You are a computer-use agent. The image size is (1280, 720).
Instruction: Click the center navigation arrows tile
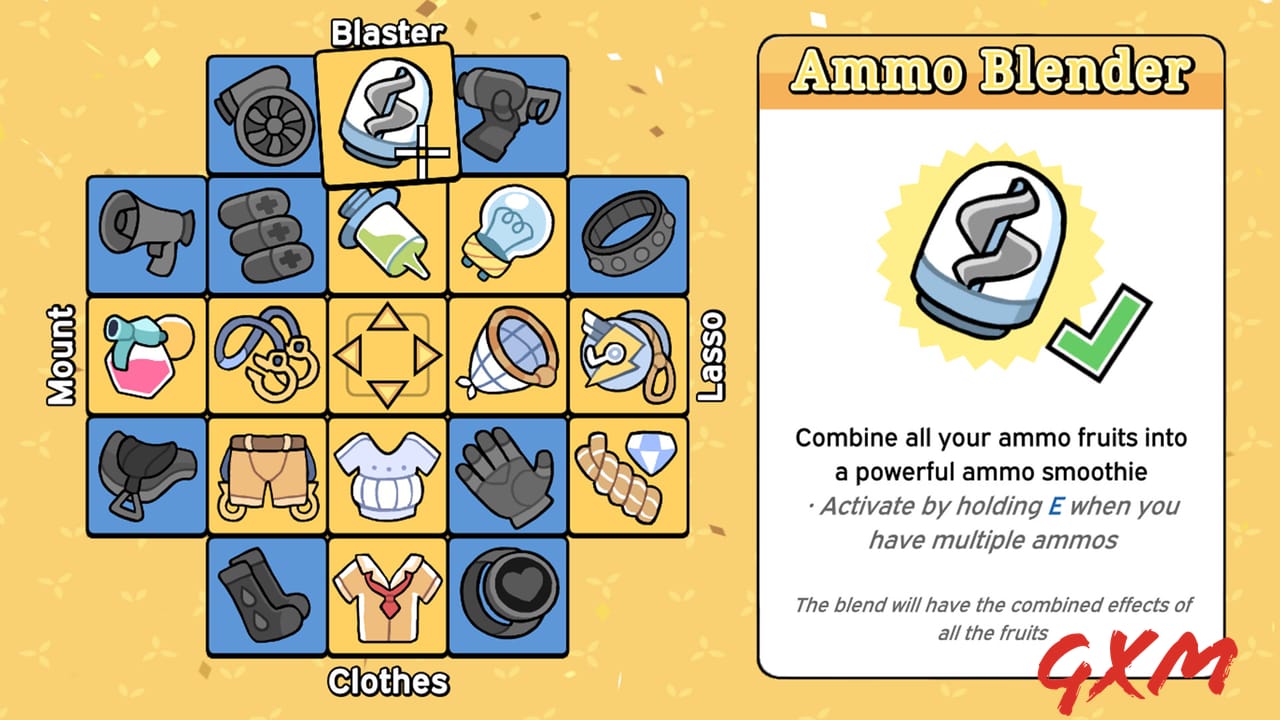pos(387,355)
